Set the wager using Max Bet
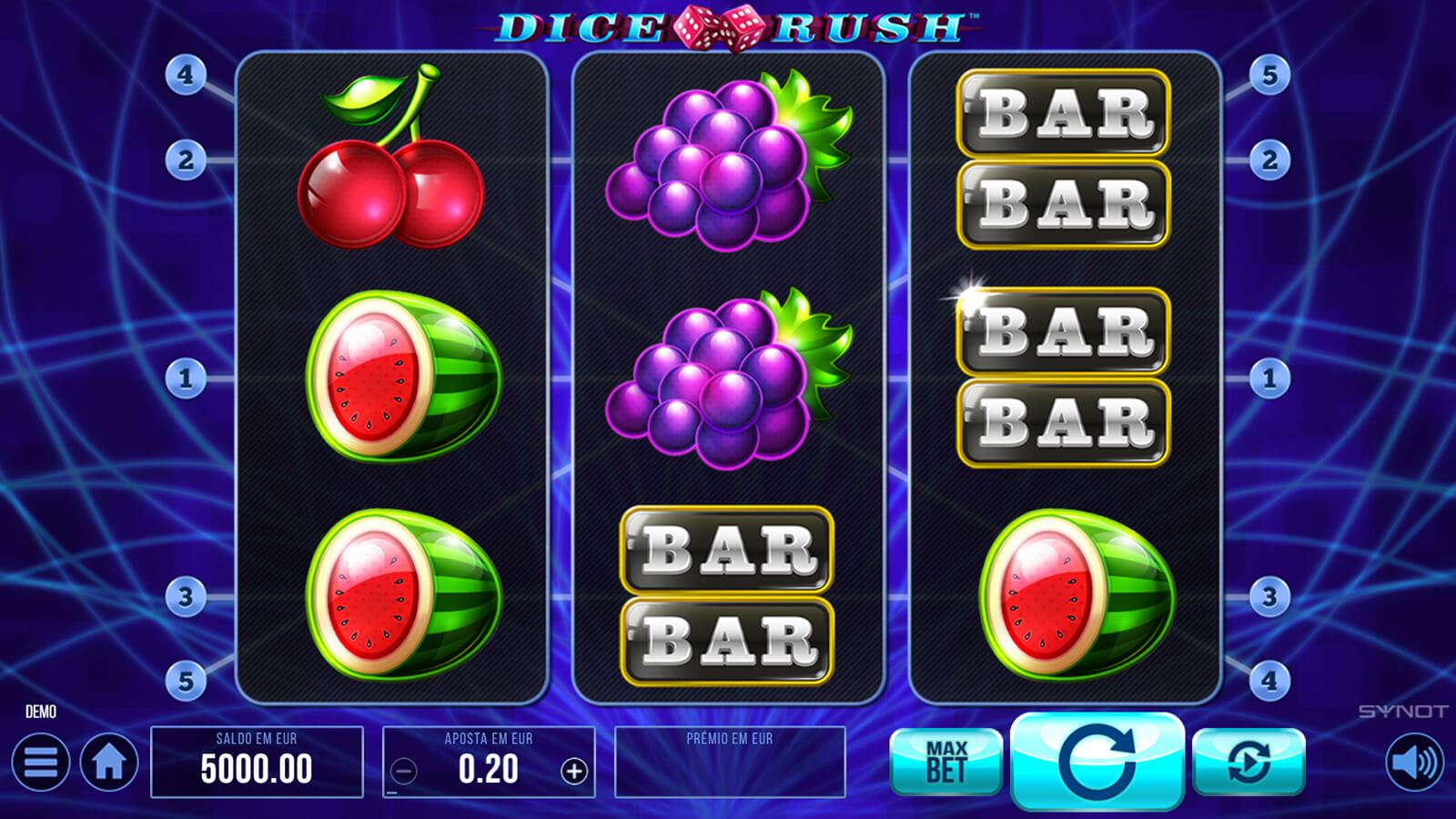 click(x=945, y=762)
